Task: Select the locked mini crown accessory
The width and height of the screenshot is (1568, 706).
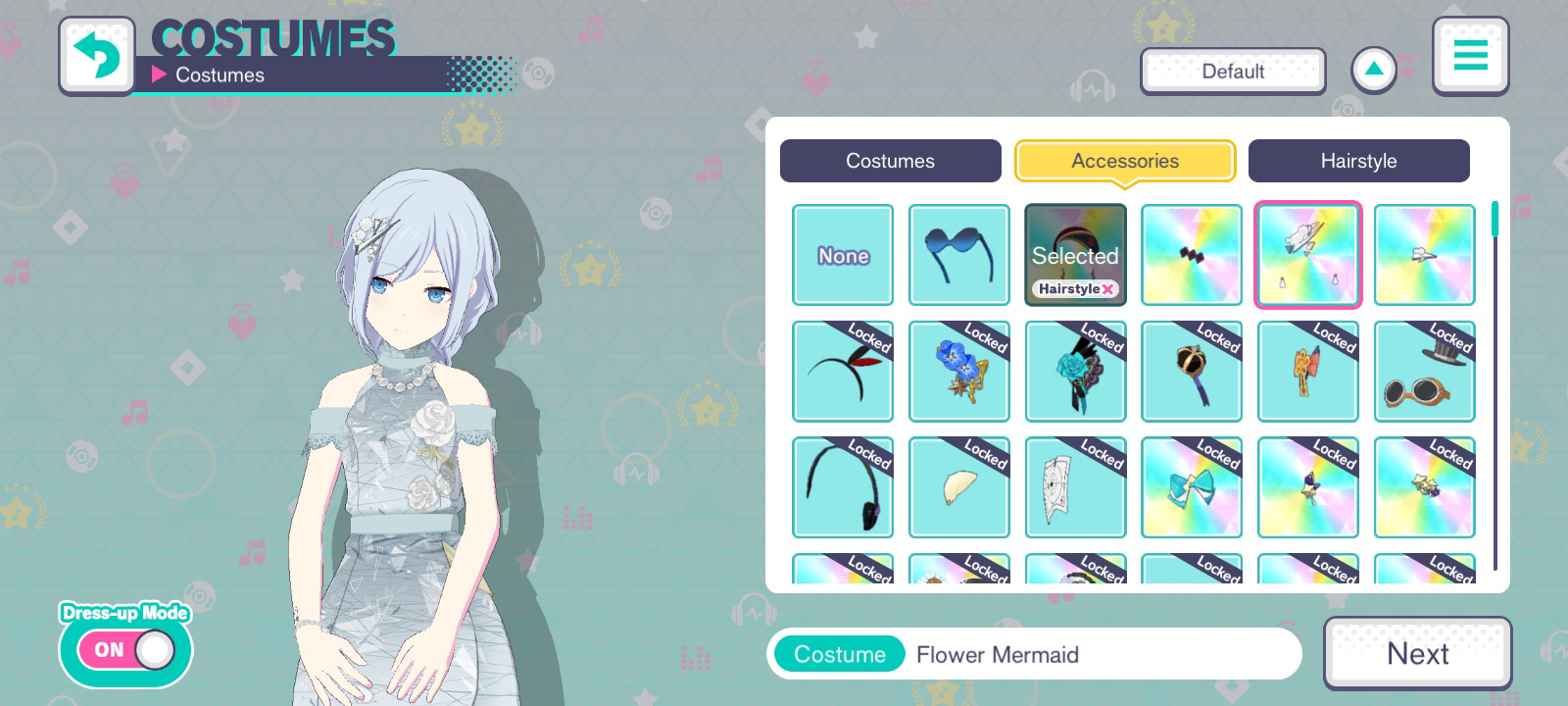Action: point(1192,372)
